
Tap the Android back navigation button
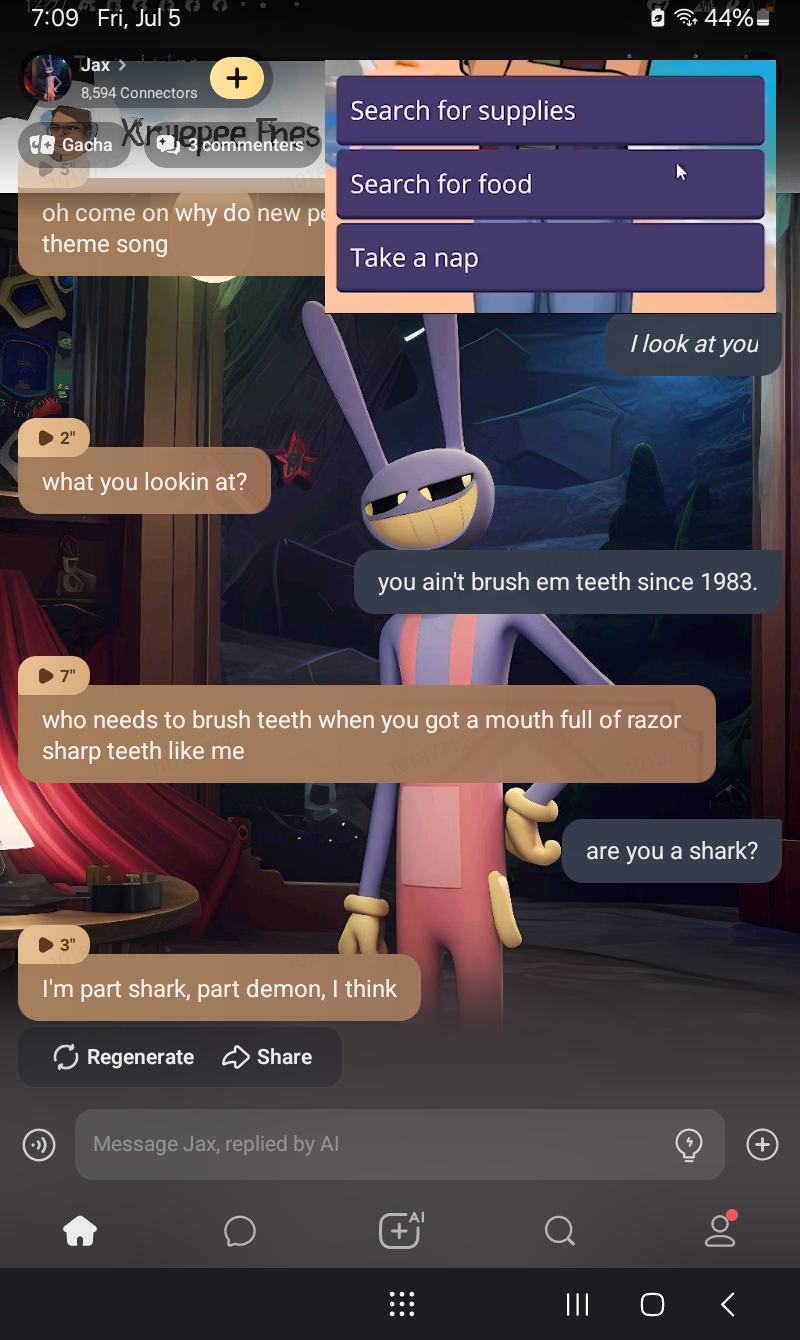click(728, 1304)
